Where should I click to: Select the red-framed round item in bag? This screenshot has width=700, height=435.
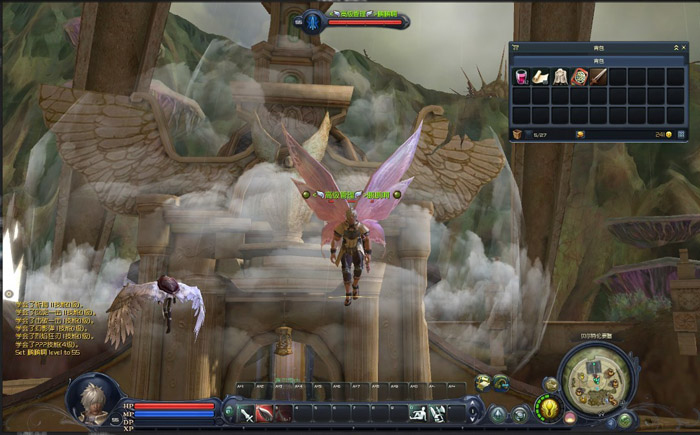pyautogui.click(x=579, y=76)
